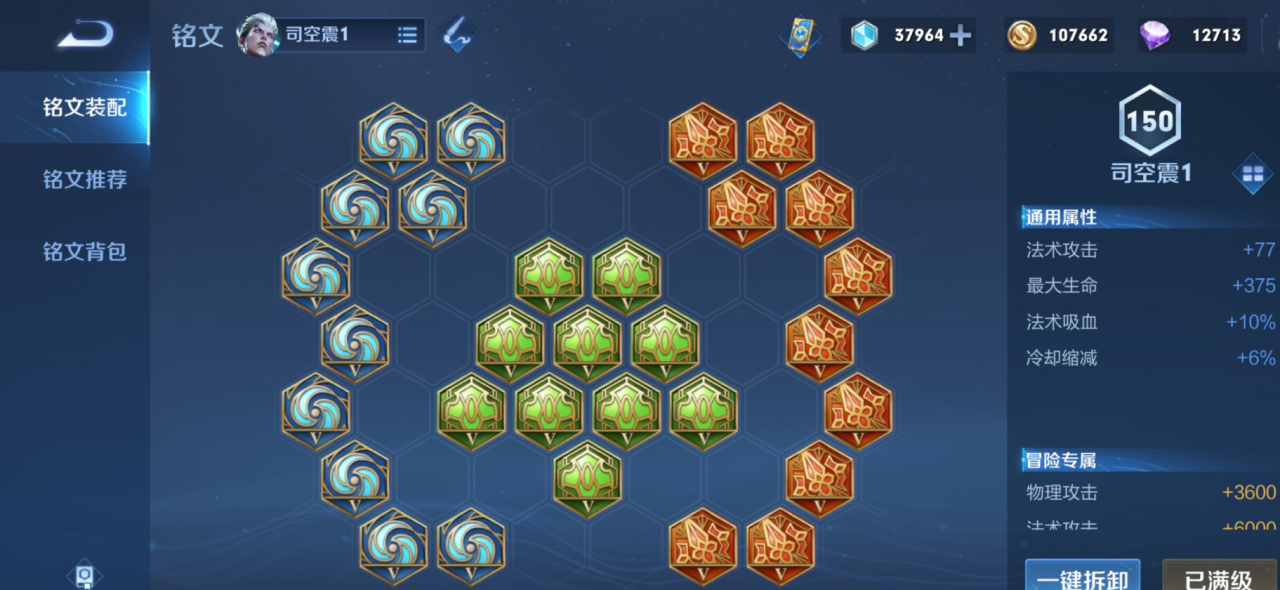Image resolution: width=1280 pixels, height=590 pixels.
Task: Click the purple gem currency icon
Action: [1155, 36]
